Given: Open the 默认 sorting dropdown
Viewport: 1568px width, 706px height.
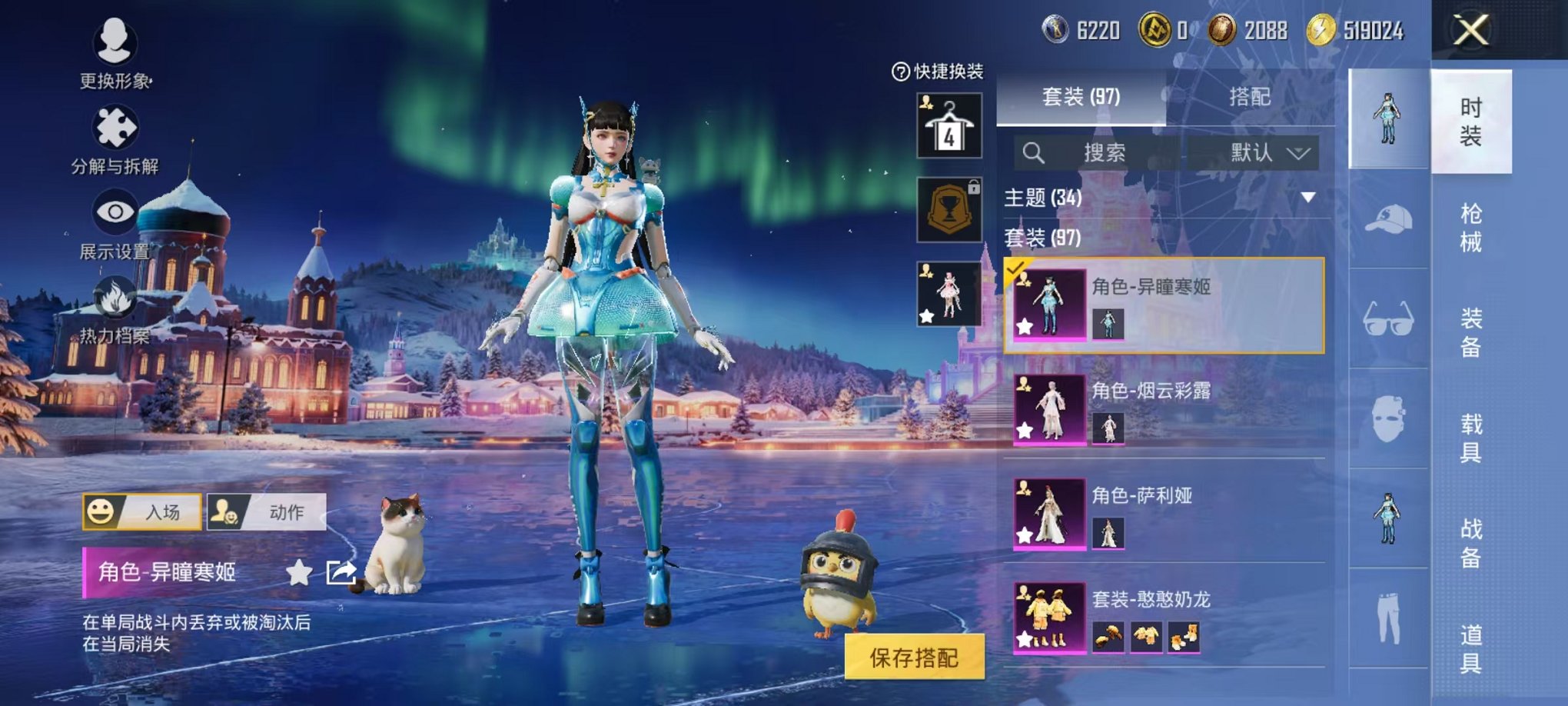Looking at the screenshot, I should click(x=1268, y=152).
